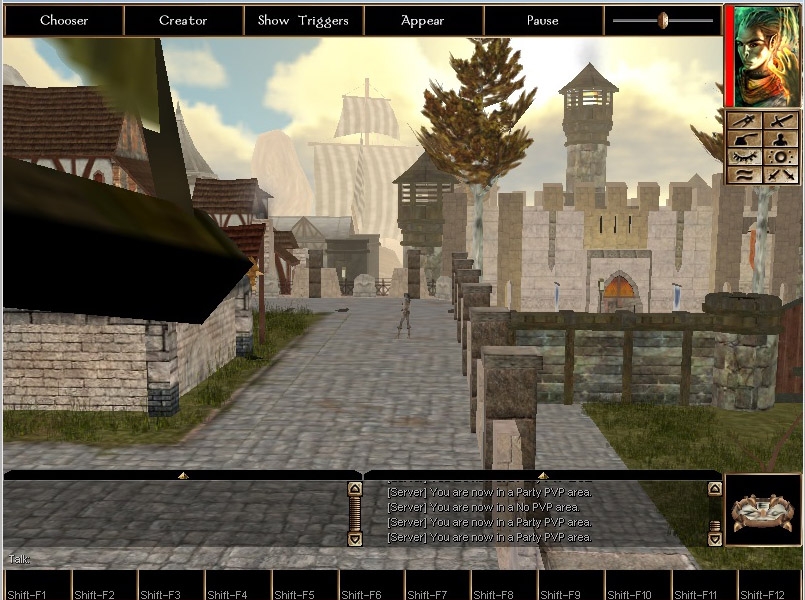
Task: Click the anvil-shaped icon
Action: click(743, 139)
